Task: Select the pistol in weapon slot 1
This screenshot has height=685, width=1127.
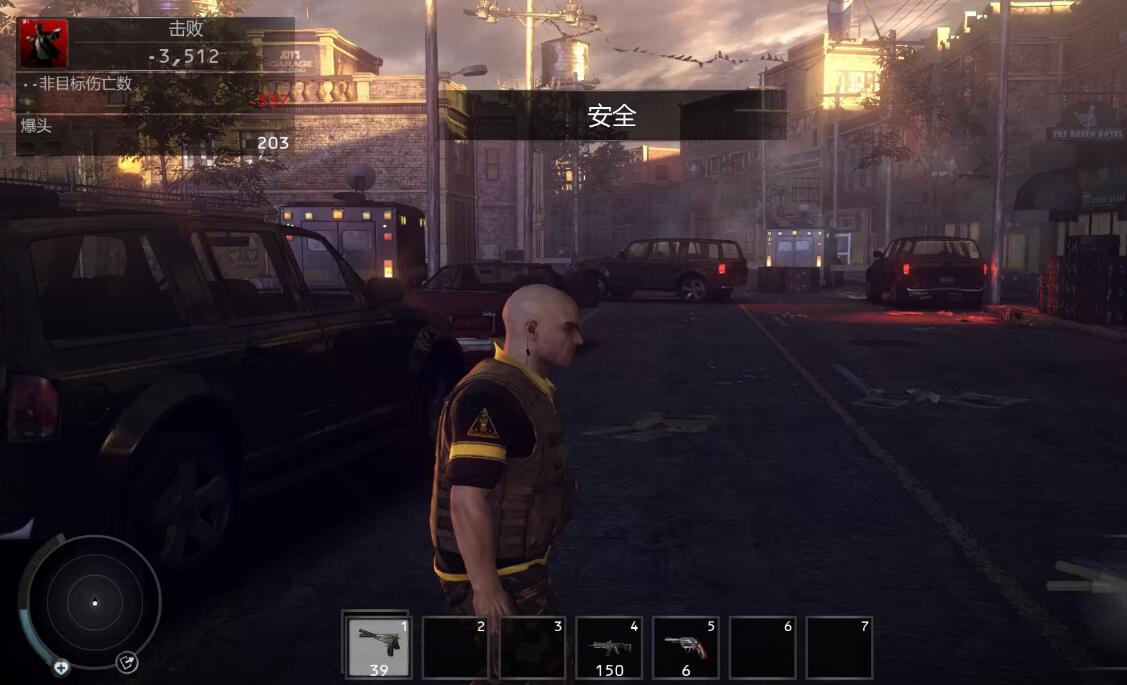Action: 378,646
